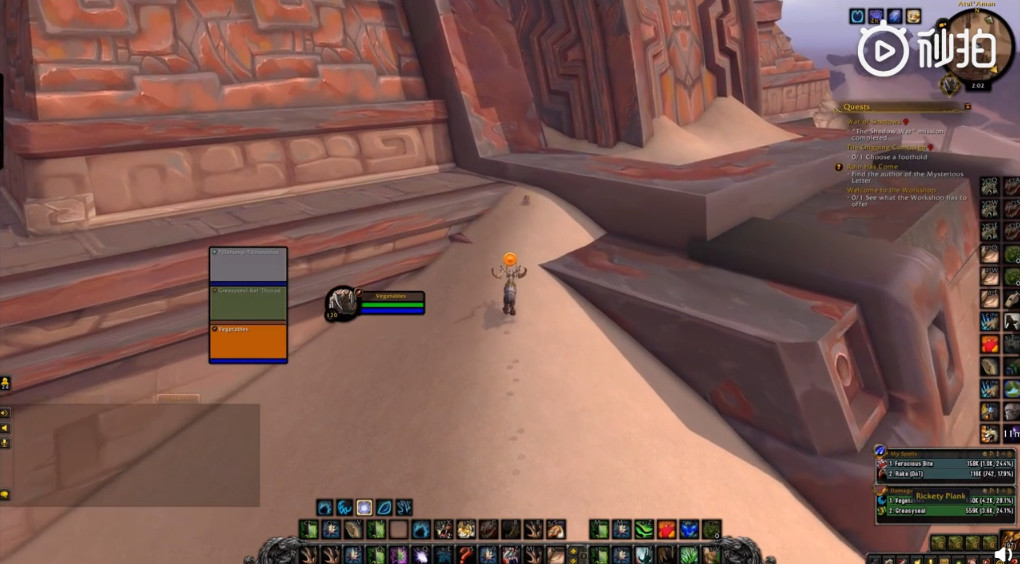Select the highlighted white stance form button
The width and height of the screenshot is (1020, 564).
pos(364,507)
